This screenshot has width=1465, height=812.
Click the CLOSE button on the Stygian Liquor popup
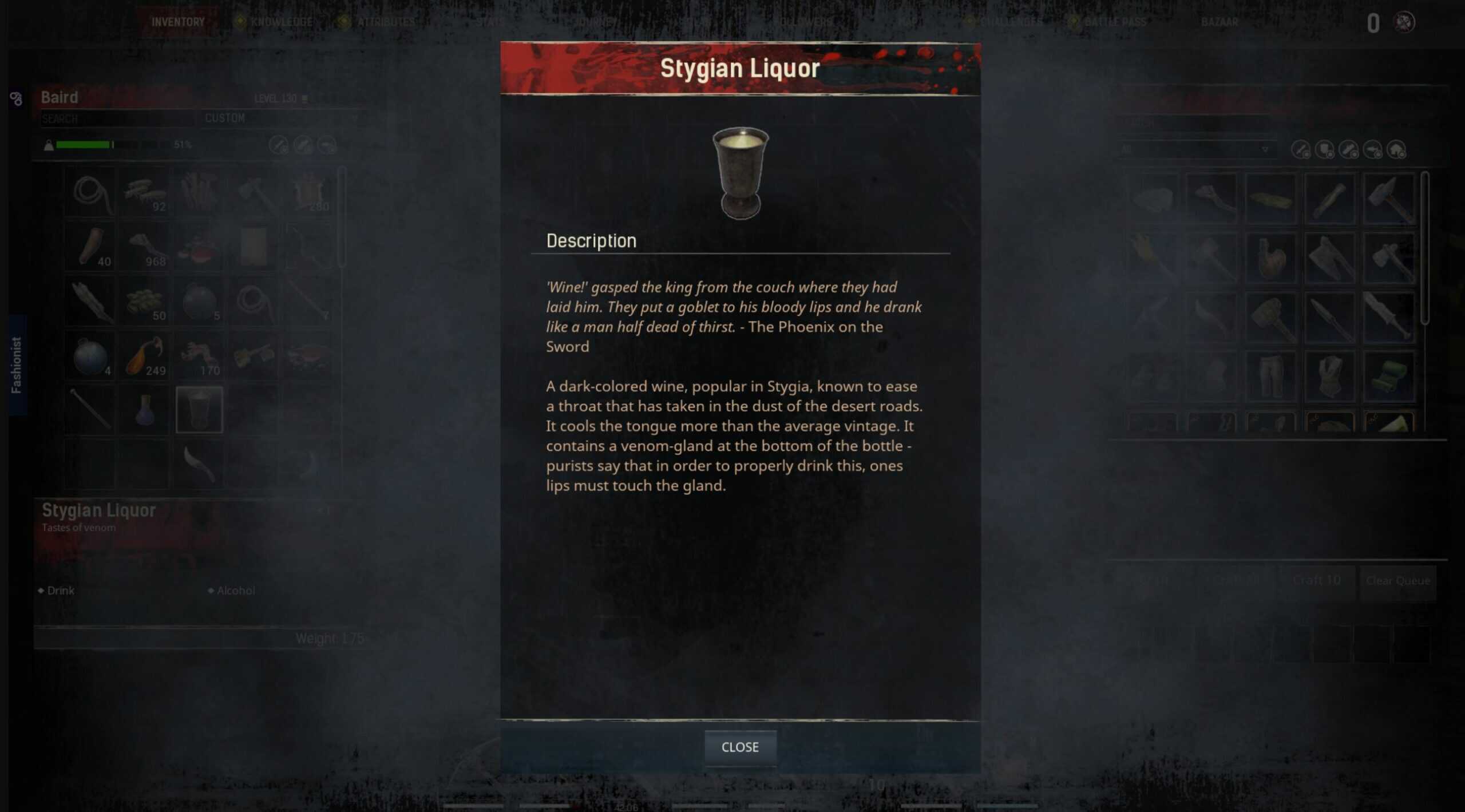pyautogui.click(x=741, y=746)
